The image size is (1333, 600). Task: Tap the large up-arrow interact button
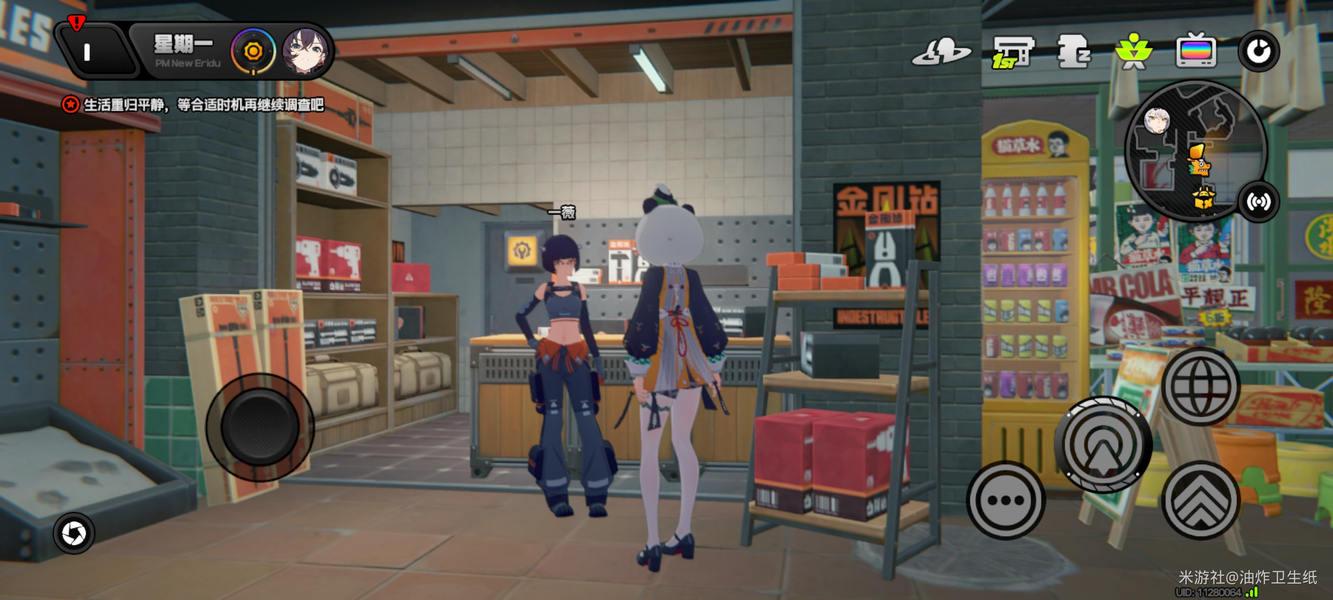point(1104,443)
